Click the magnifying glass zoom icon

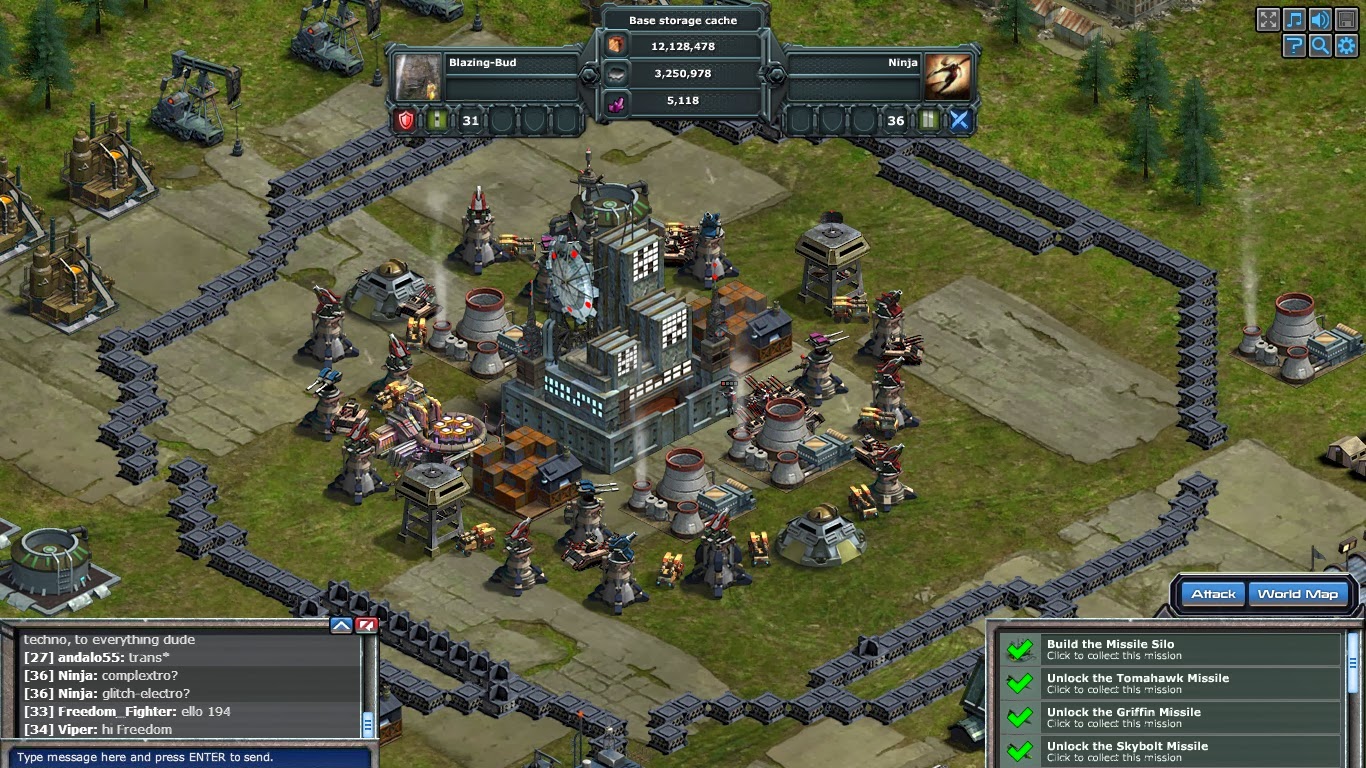tap(1320, 45)
